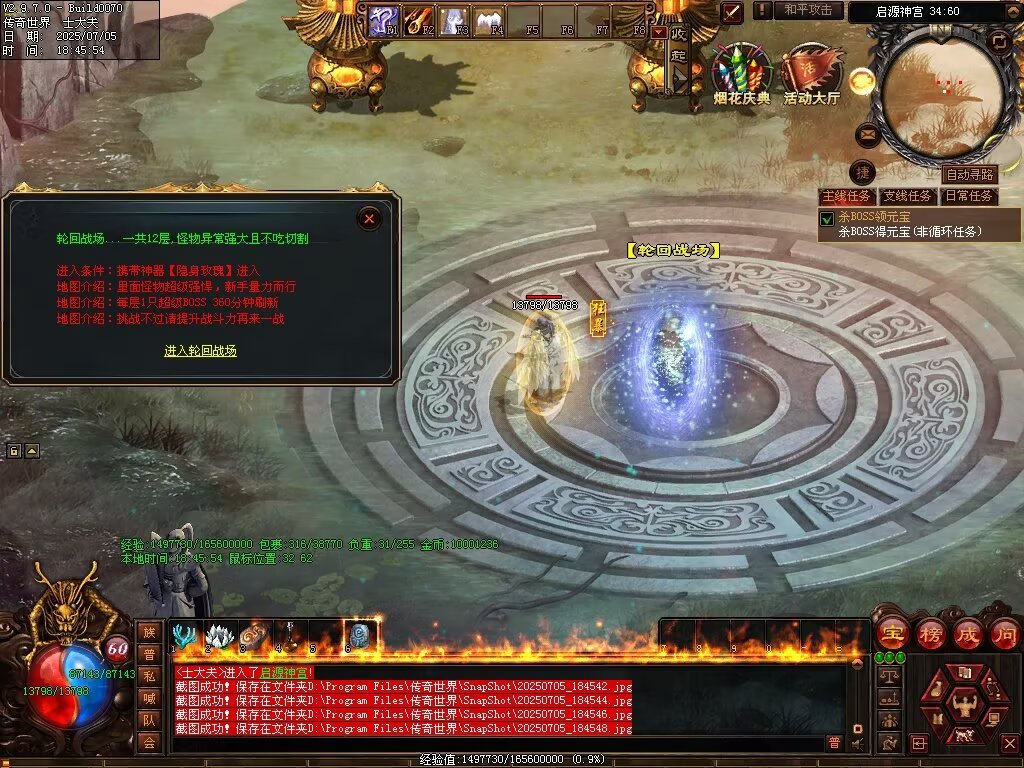This screenshot has height=768, width=1024.
Task: Switch to the 日常任务 tab
Action: tap(969, 196)
